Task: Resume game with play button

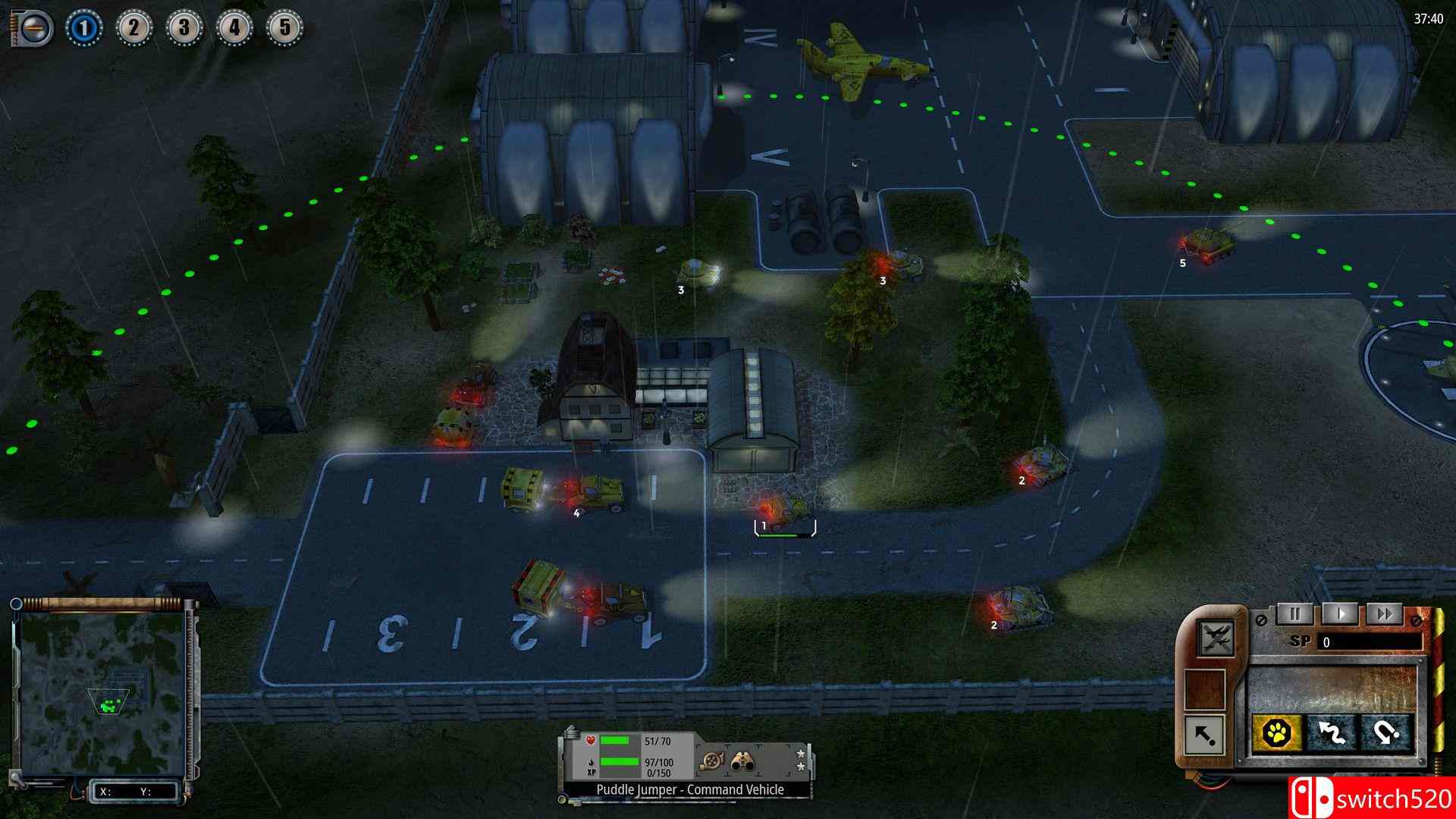Action: (1341, 613)
